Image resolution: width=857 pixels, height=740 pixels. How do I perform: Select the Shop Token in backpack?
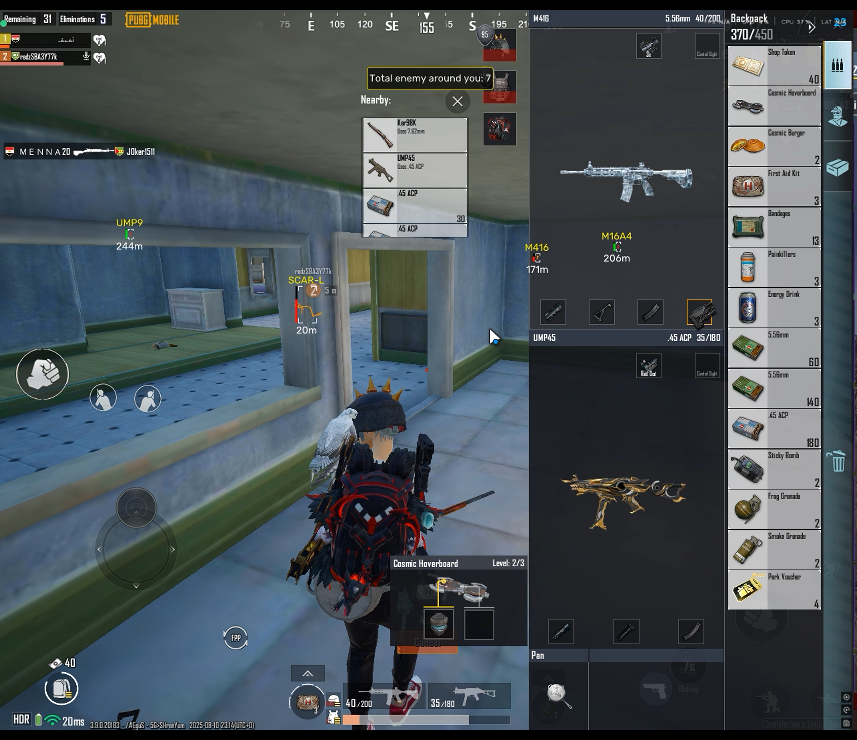(774, 66)
